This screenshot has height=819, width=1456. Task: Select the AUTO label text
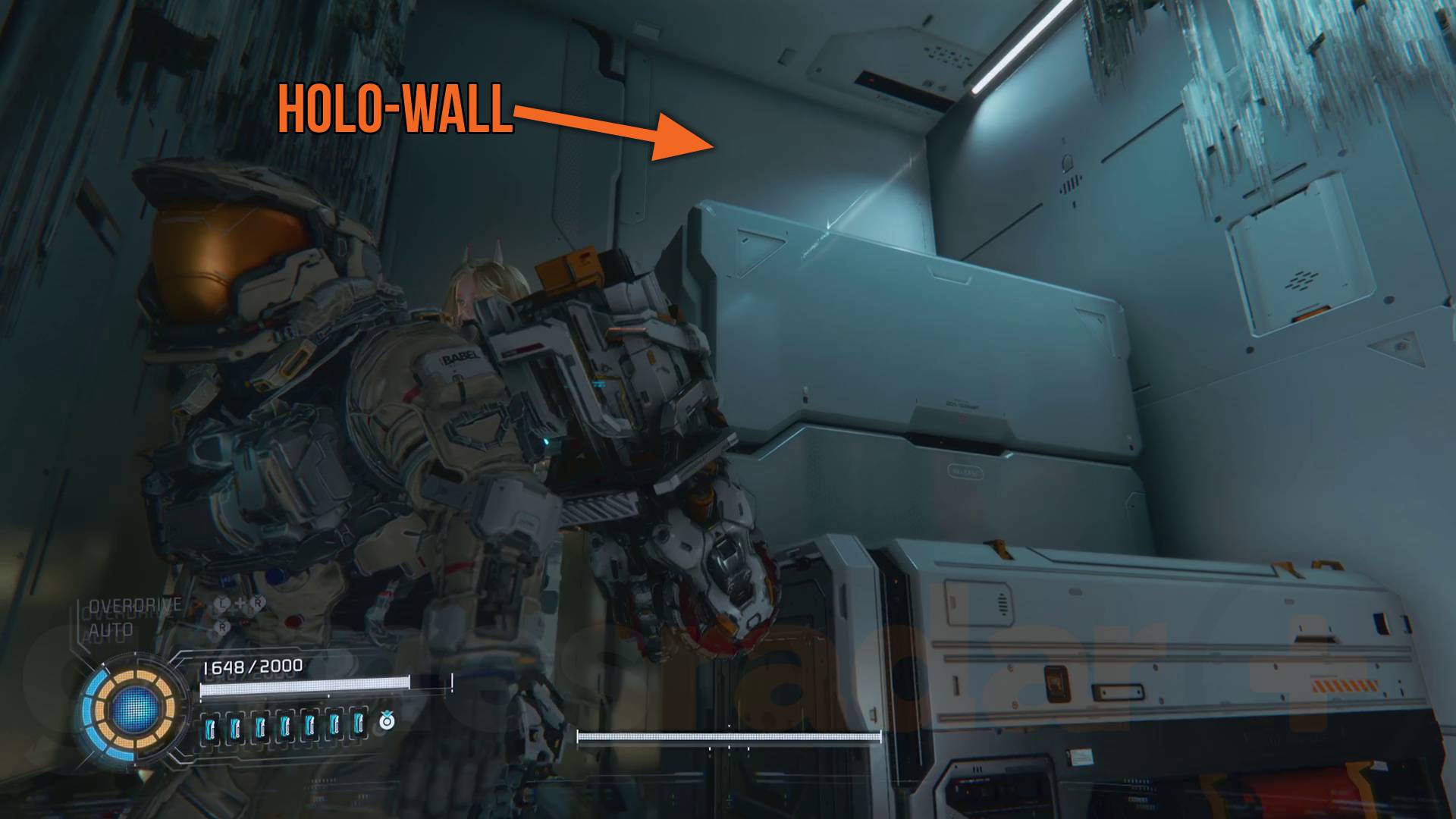(x=112, y=629)
